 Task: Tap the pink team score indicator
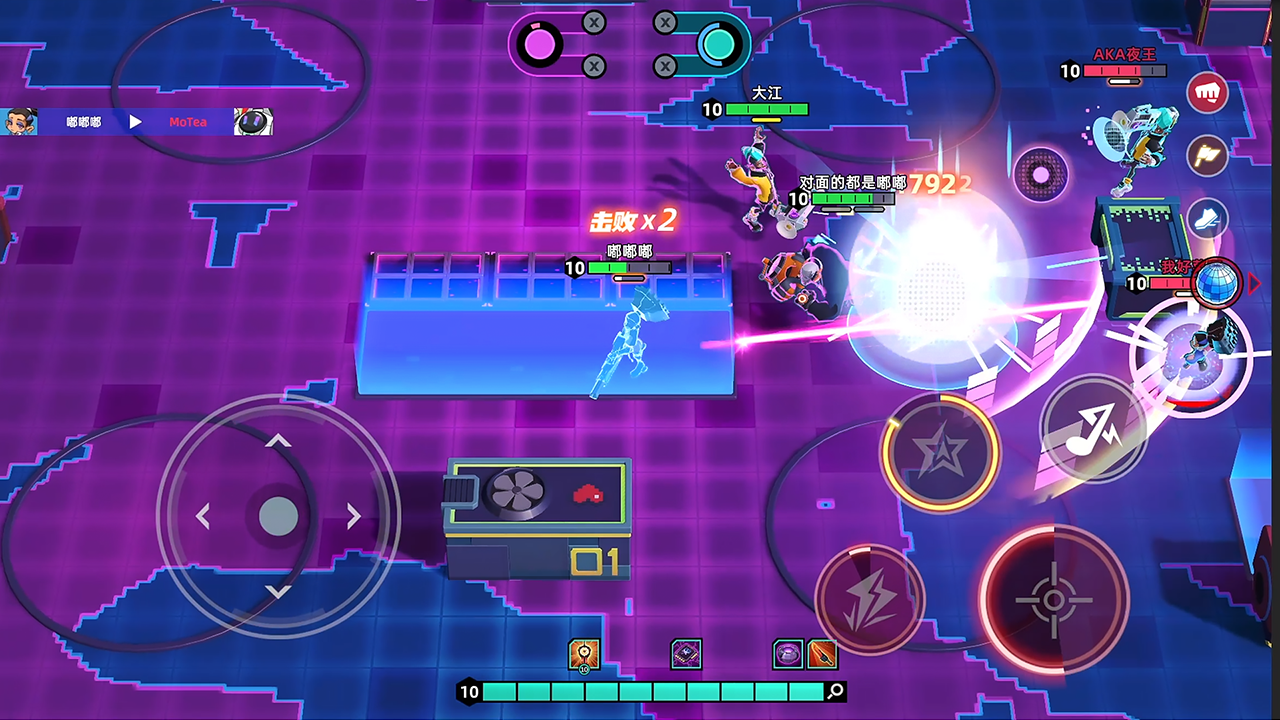coord(541,44)
